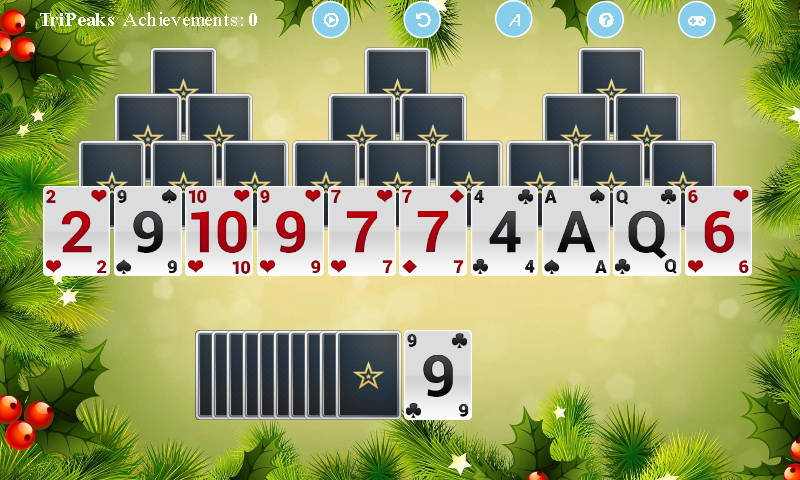The height and width of the screenshot is (480, 800).
Task: Pick the ace of spades card
Action: tap(576, 231)
